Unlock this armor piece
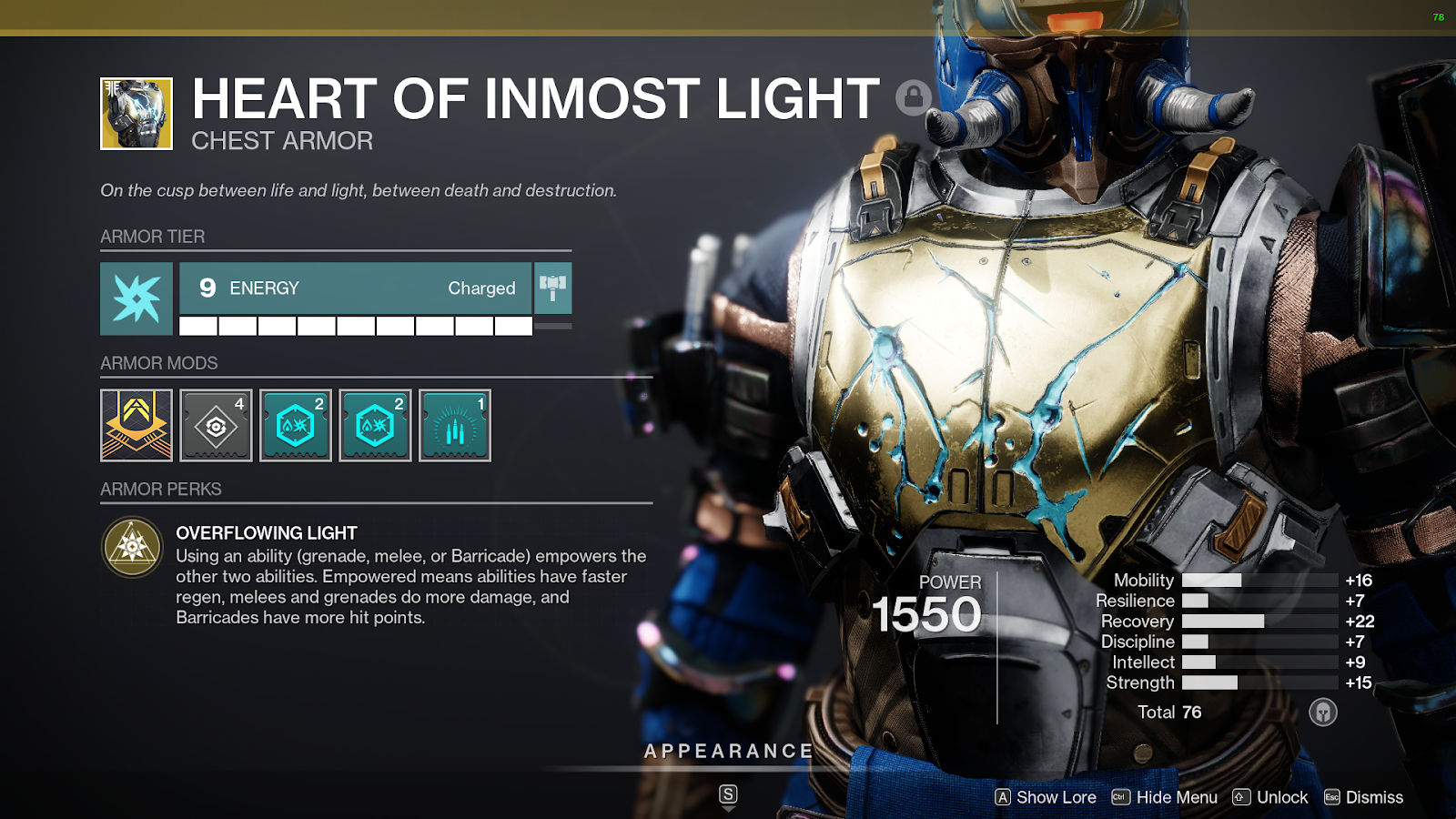The image size is (1456, 819). 1270,797
